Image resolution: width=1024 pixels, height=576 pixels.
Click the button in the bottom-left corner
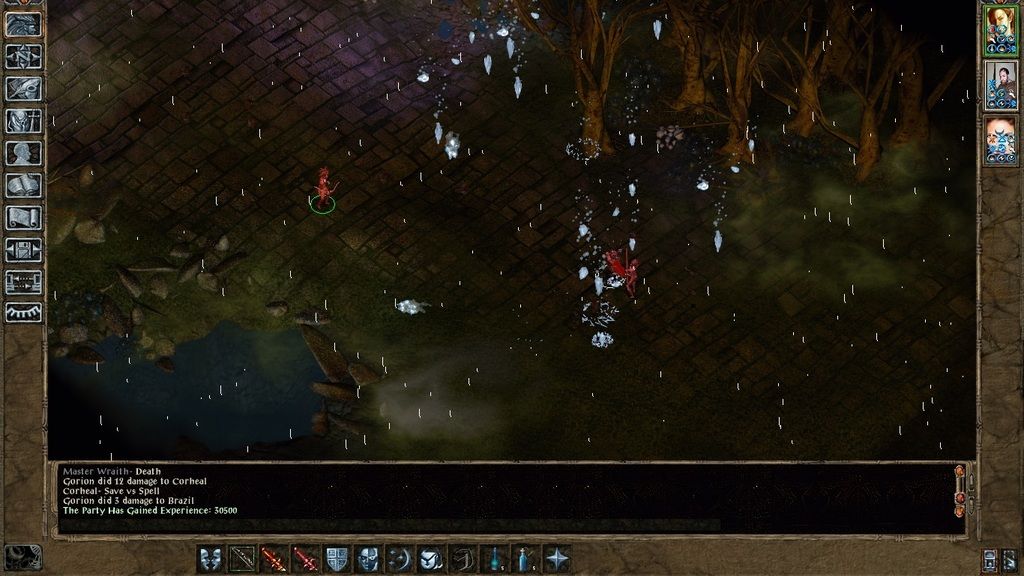pos(23,557)
